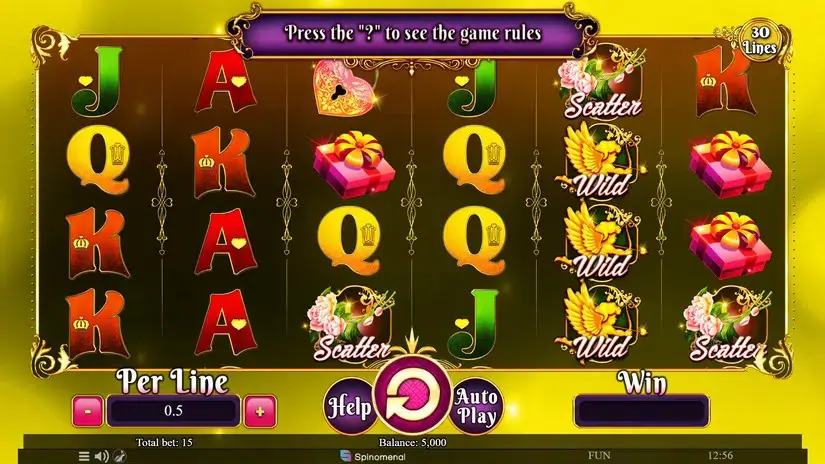Image resolution: width=825 pixels, height=464 pixels.
Task: Toggle sound with the speaker icon
Action: (x=101, y=456)
